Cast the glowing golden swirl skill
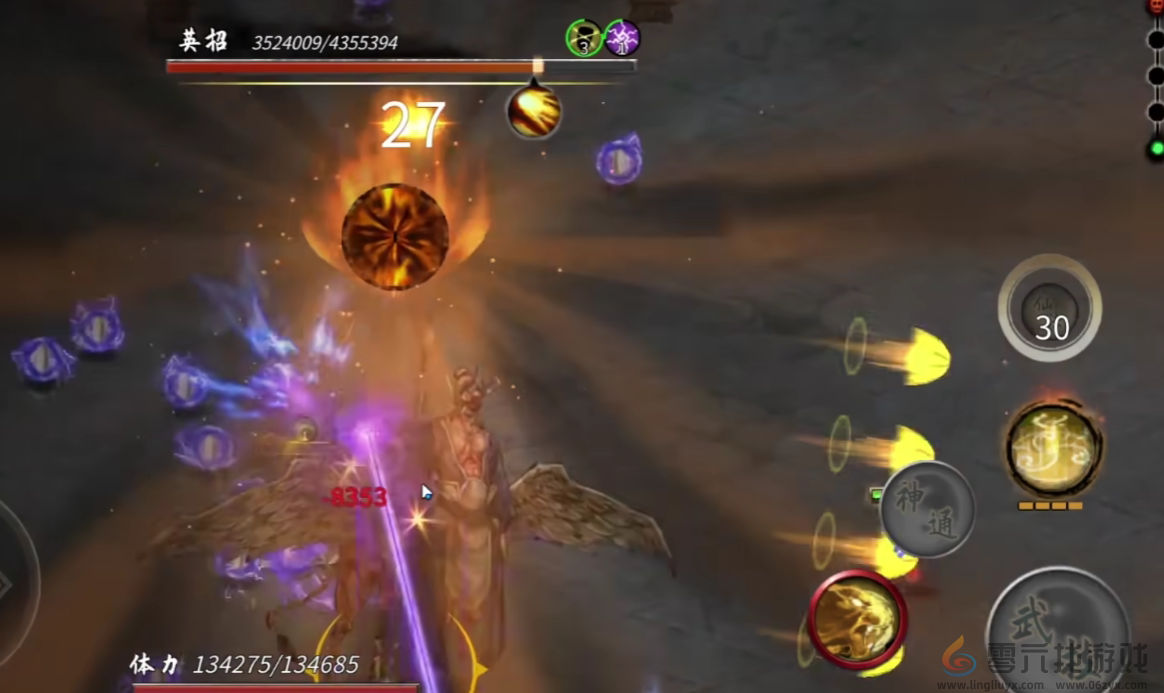Screen dimensions: 1164x693 1053,449
